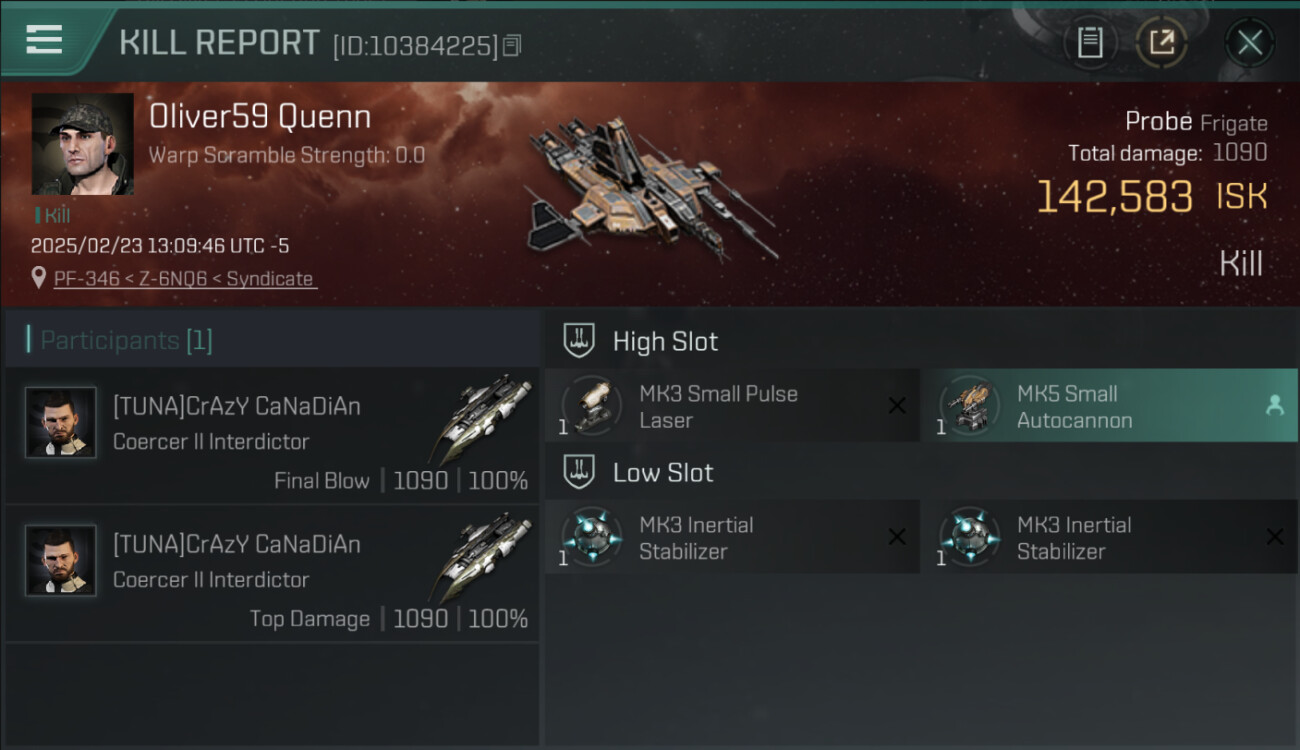
Task: Copy the kill report ID
Action: 512,45
